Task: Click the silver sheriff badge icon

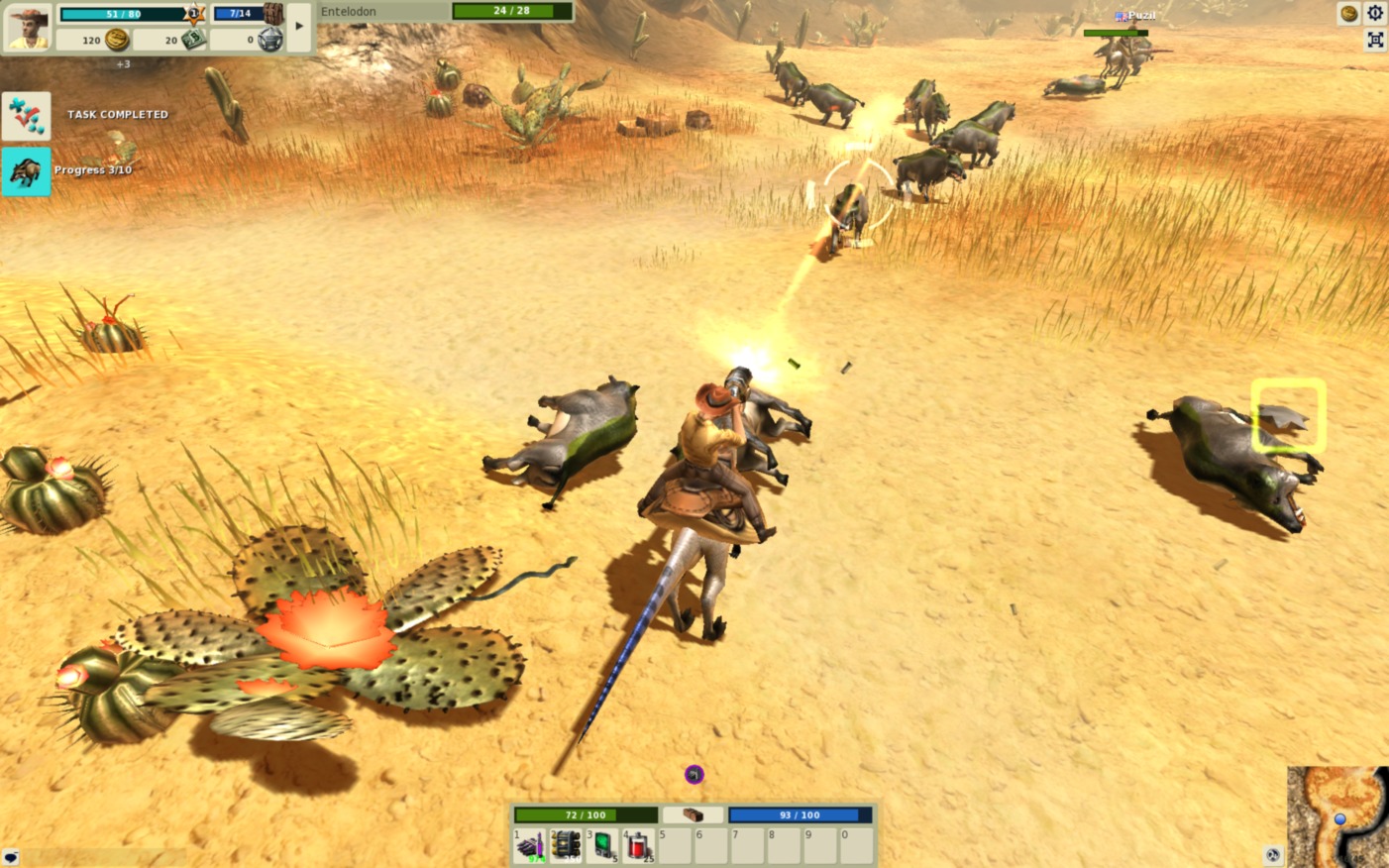Action: 269,40
